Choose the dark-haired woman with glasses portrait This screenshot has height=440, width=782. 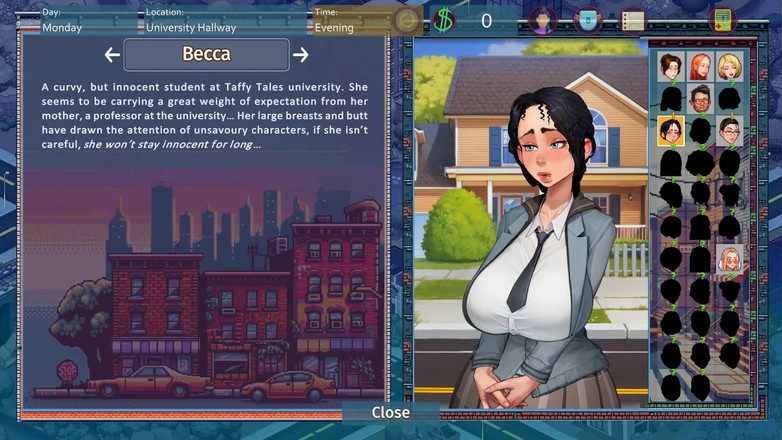click(x=729, y=131)
